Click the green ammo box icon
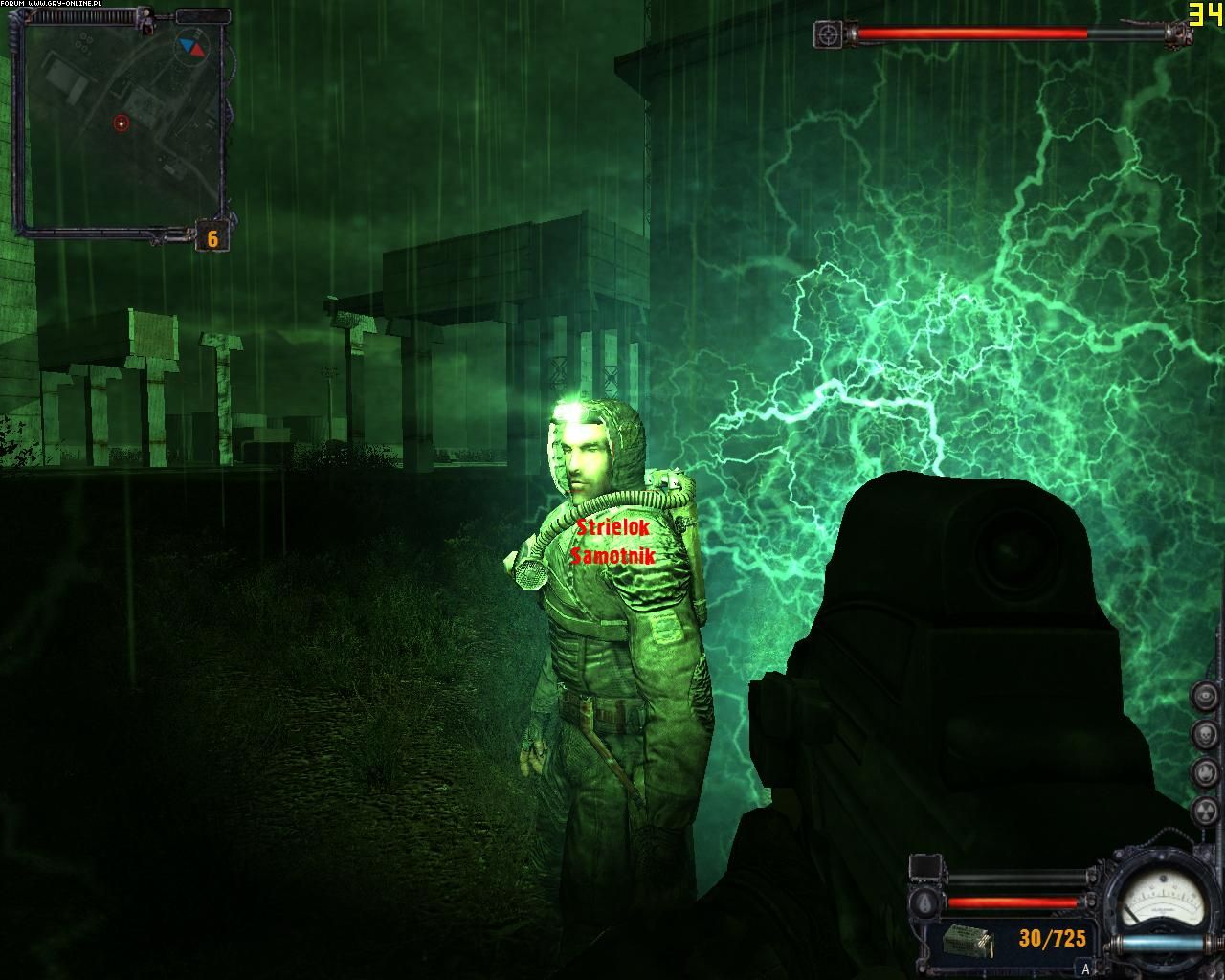Image resolution: width=1225 pixels, height=980 pixels. coord(968,941)
